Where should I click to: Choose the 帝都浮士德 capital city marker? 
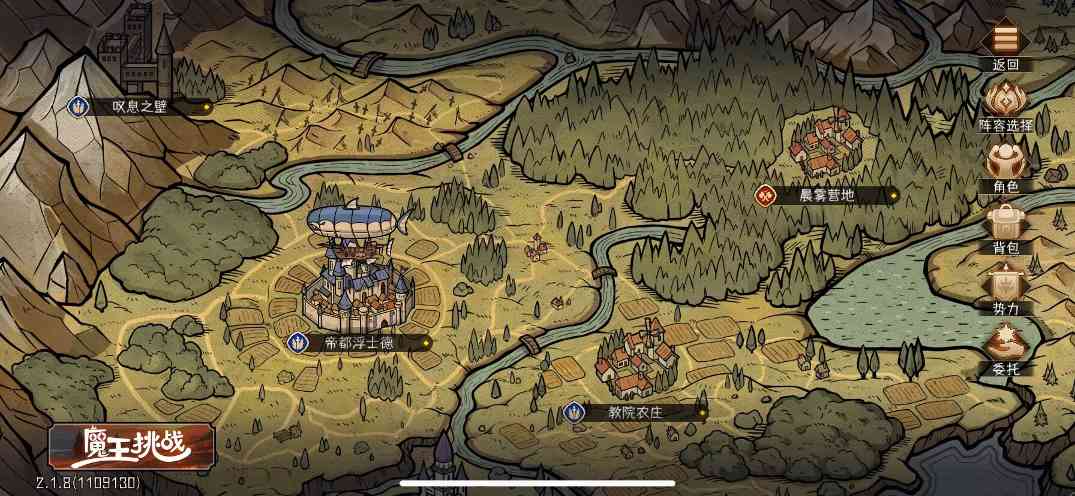(360, 342)
